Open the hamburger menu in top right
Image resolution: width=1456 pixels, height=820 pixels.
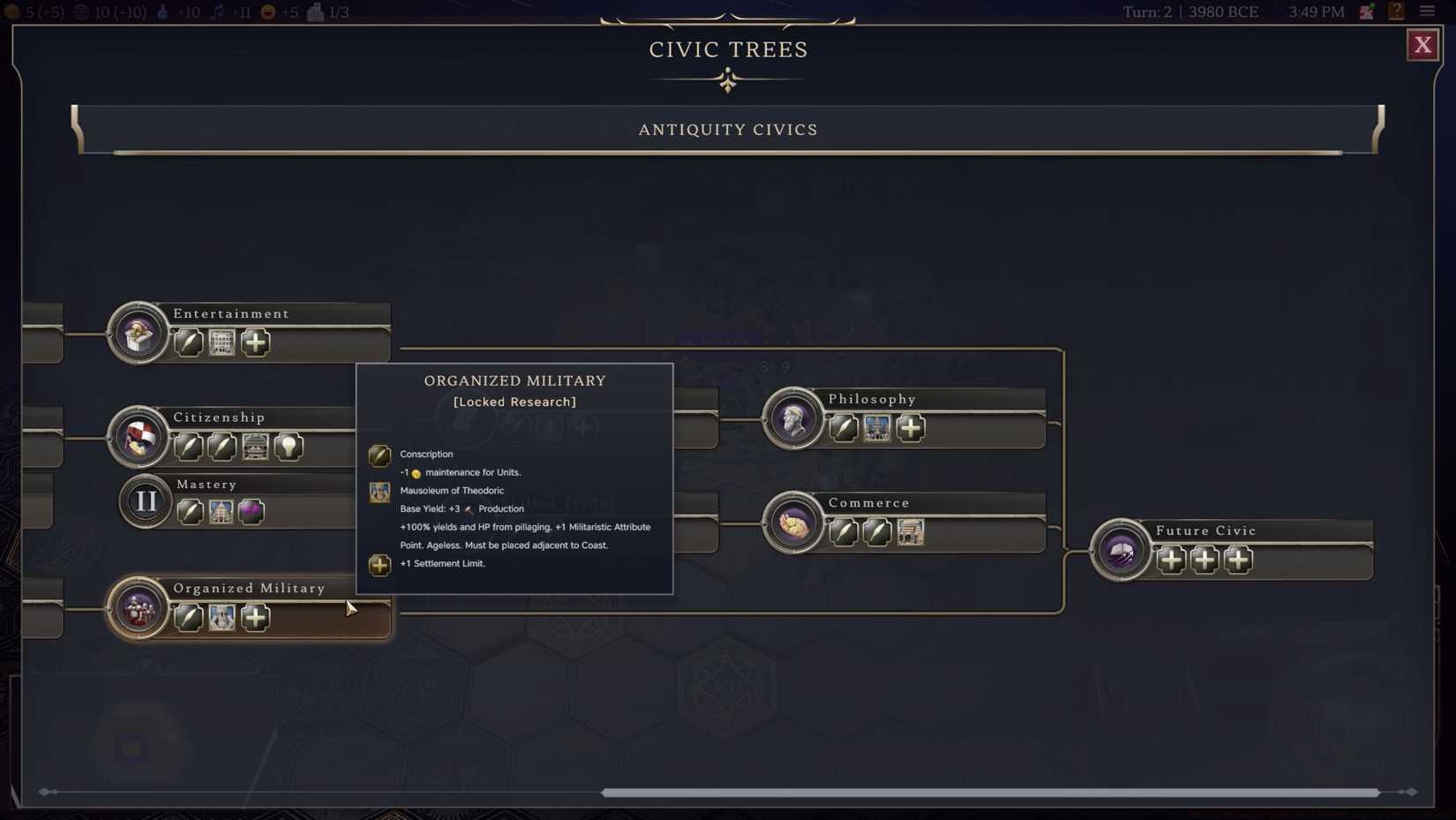click(1428, 11)
